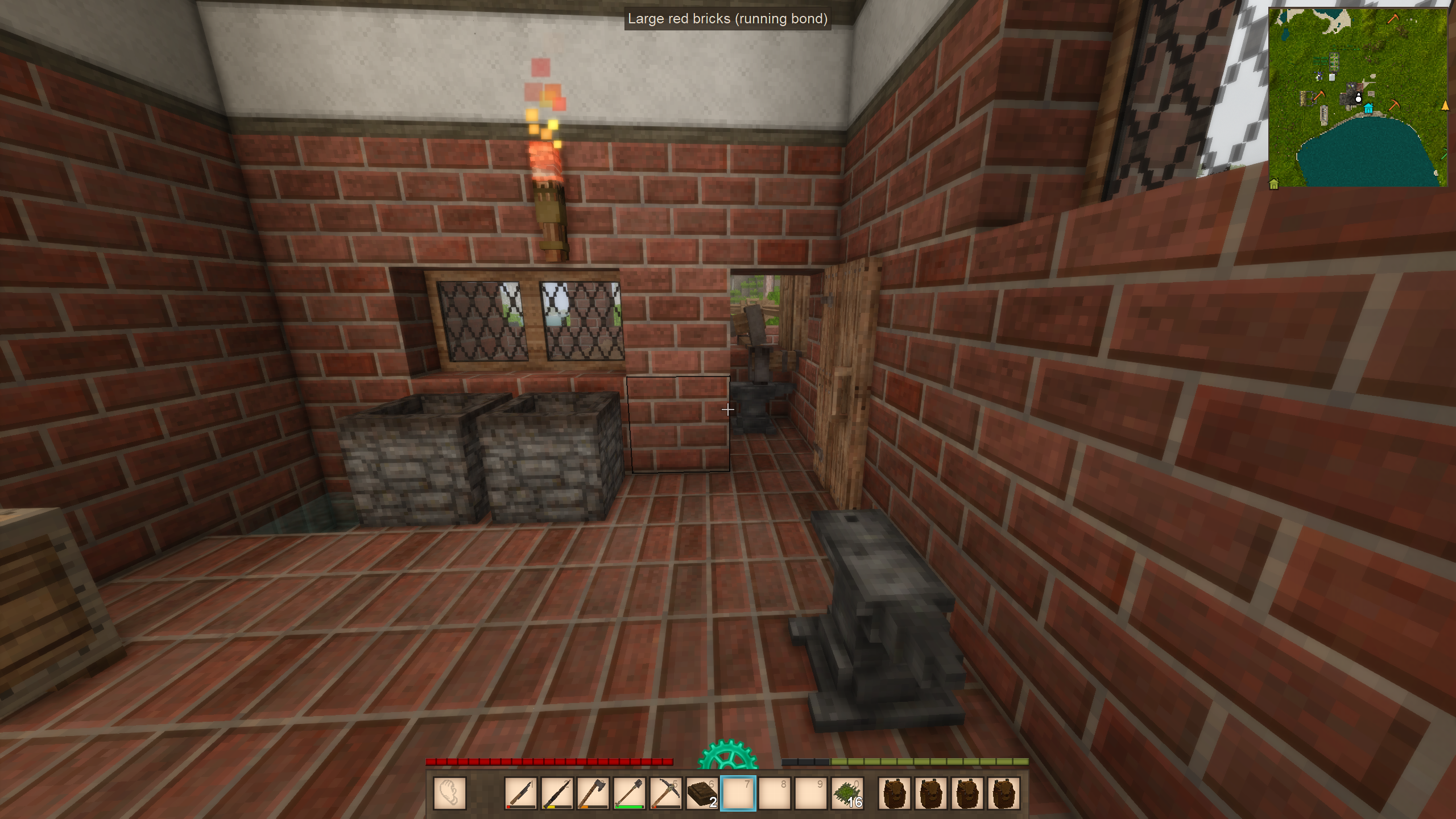This screenshot has height=819, width=1456.
Task: Select the olive house marker at the minimap corner
Action: [1274, 184]
